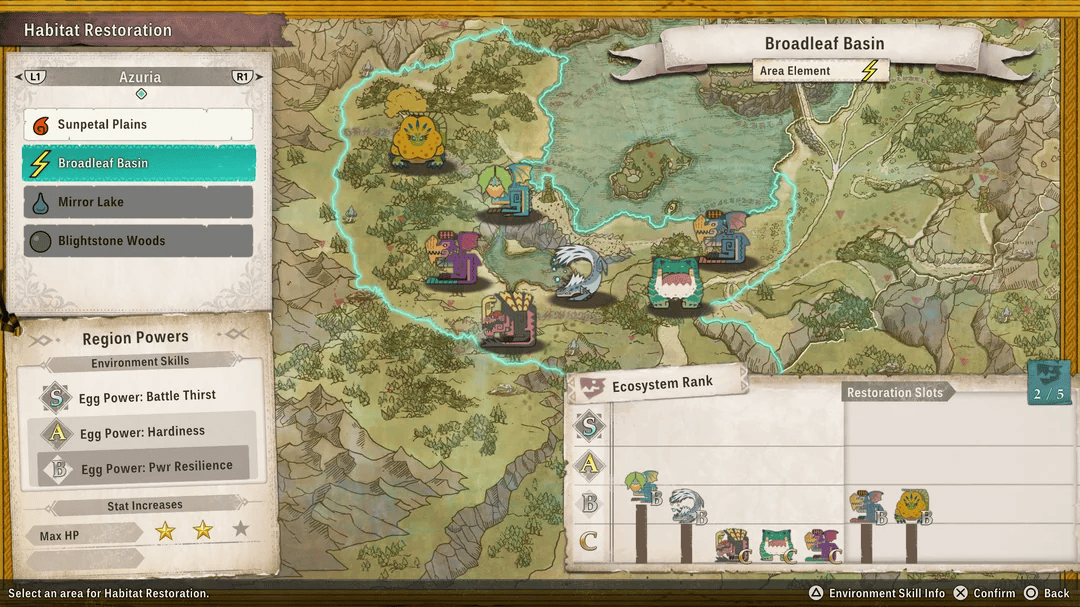Click the Egg Power: Pwr Resilience skill

point(156,467)
